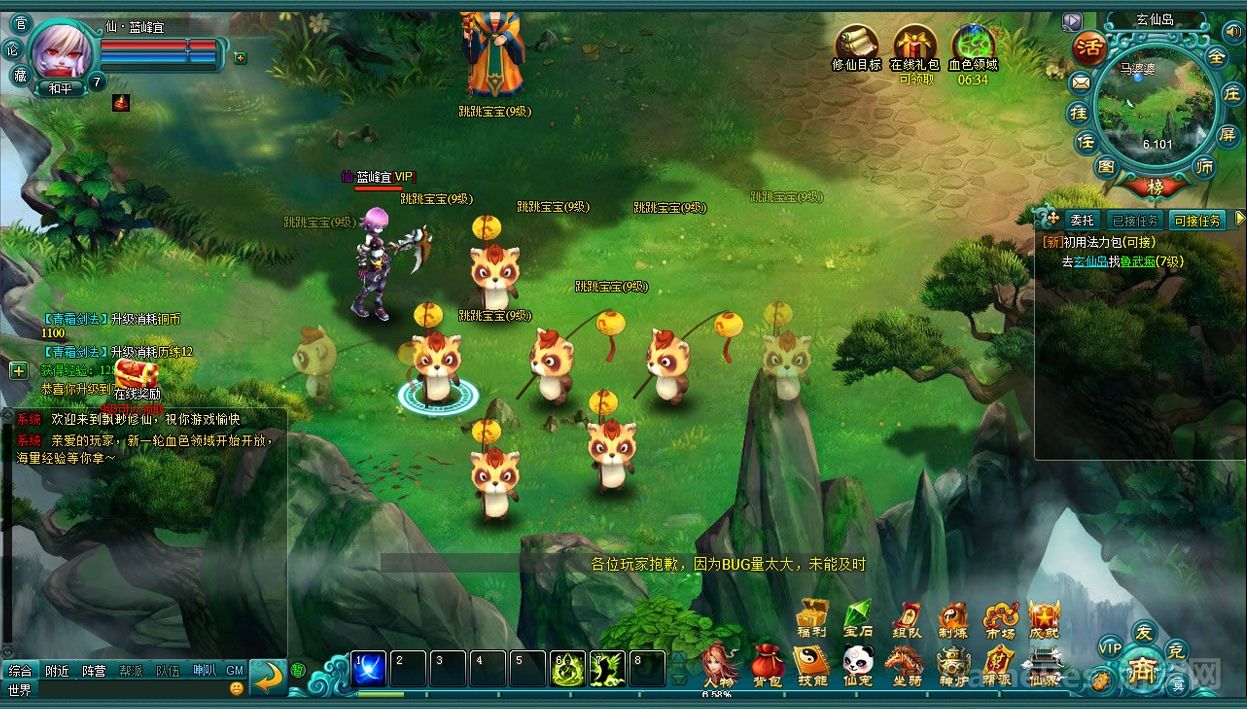
Task: Switch to the 附近 nearby chat tab
Action: point(57,671)
